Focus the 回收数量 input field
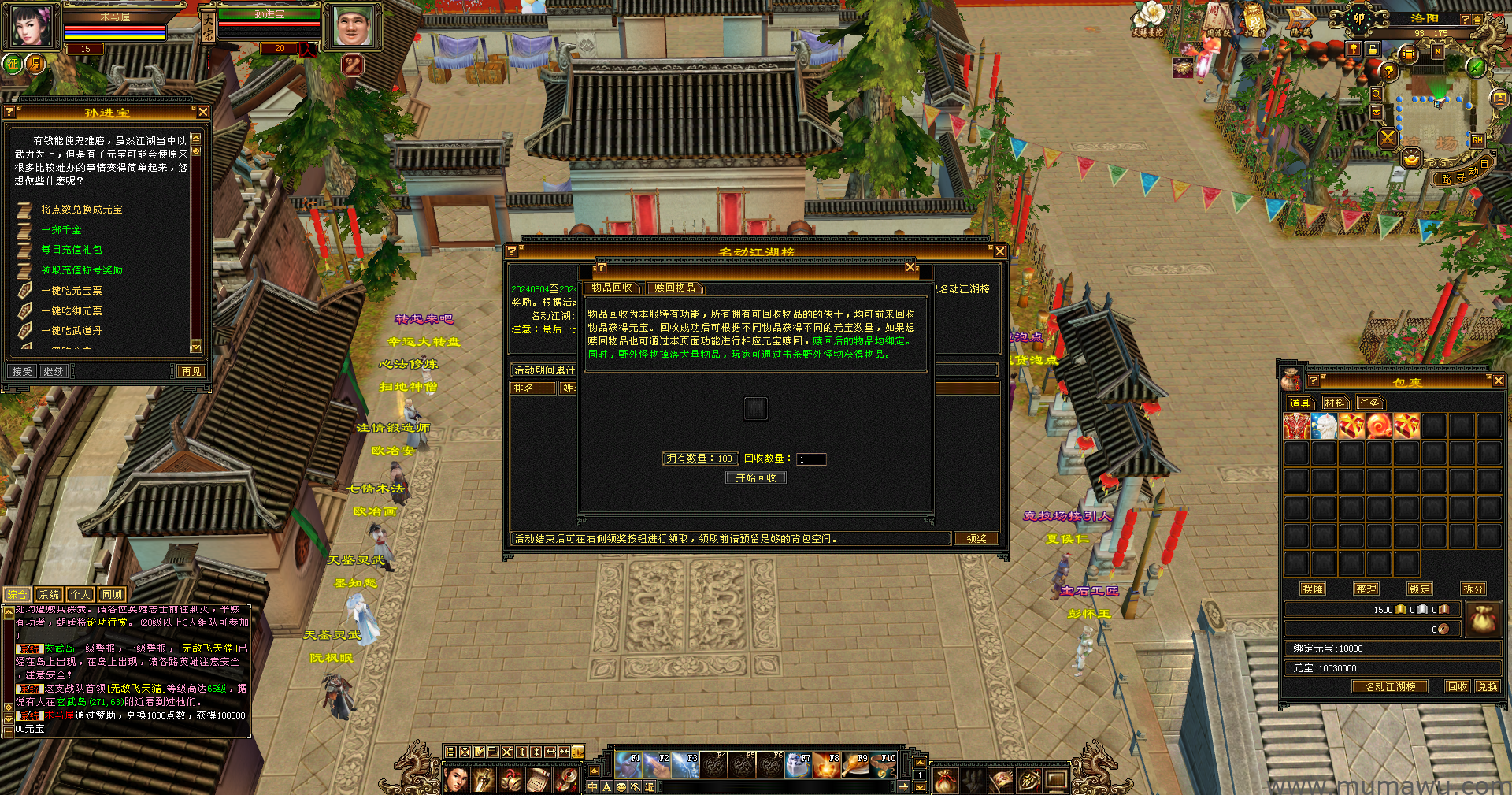Viewport: 1512px width, 795px height. (x=810, y=459)
